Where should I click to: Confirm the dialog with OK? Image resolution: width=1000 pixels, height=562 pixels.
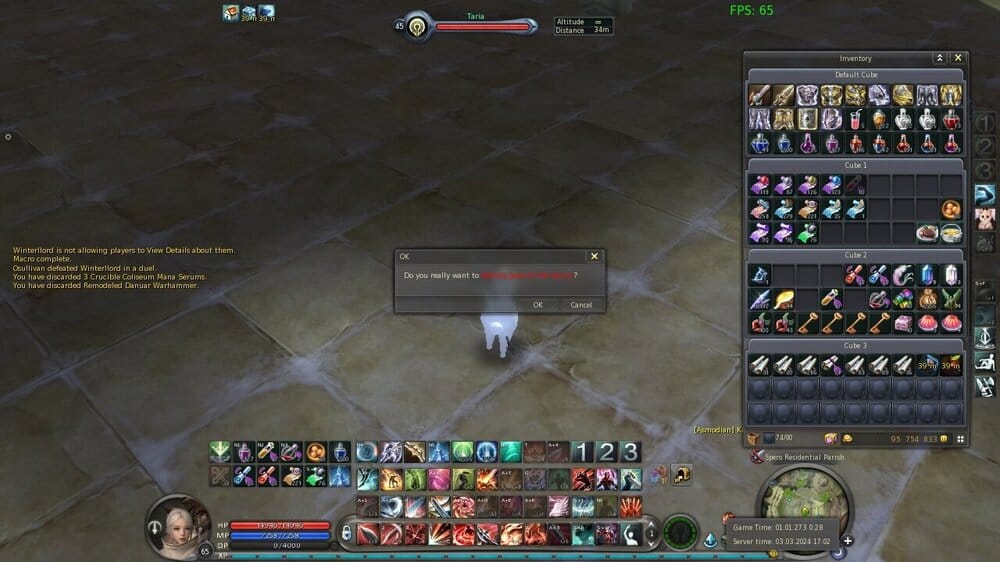(x=537, y=305)
